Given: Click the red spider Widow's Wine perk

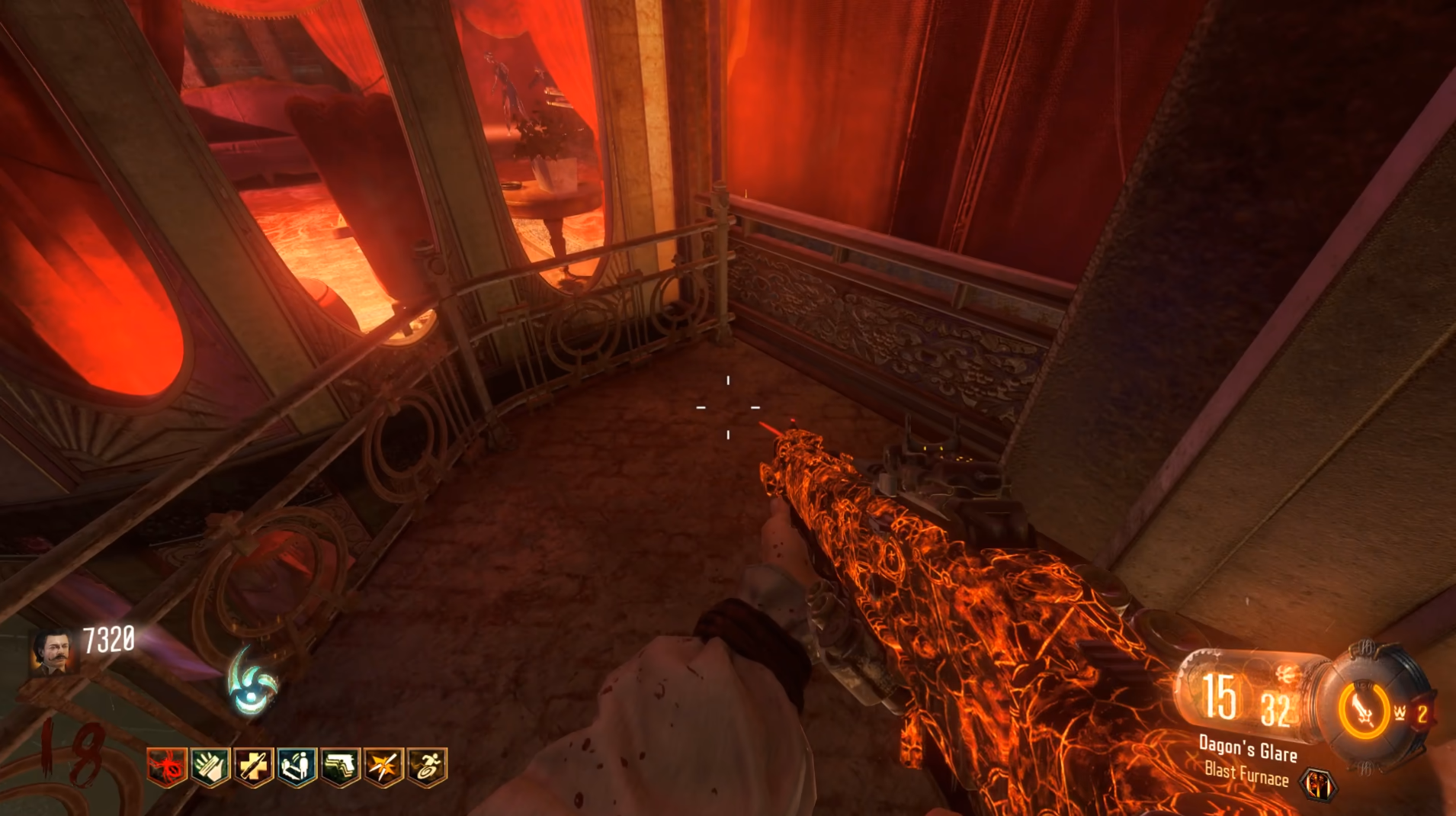Looking at the screenshot, I should point(166,766).
